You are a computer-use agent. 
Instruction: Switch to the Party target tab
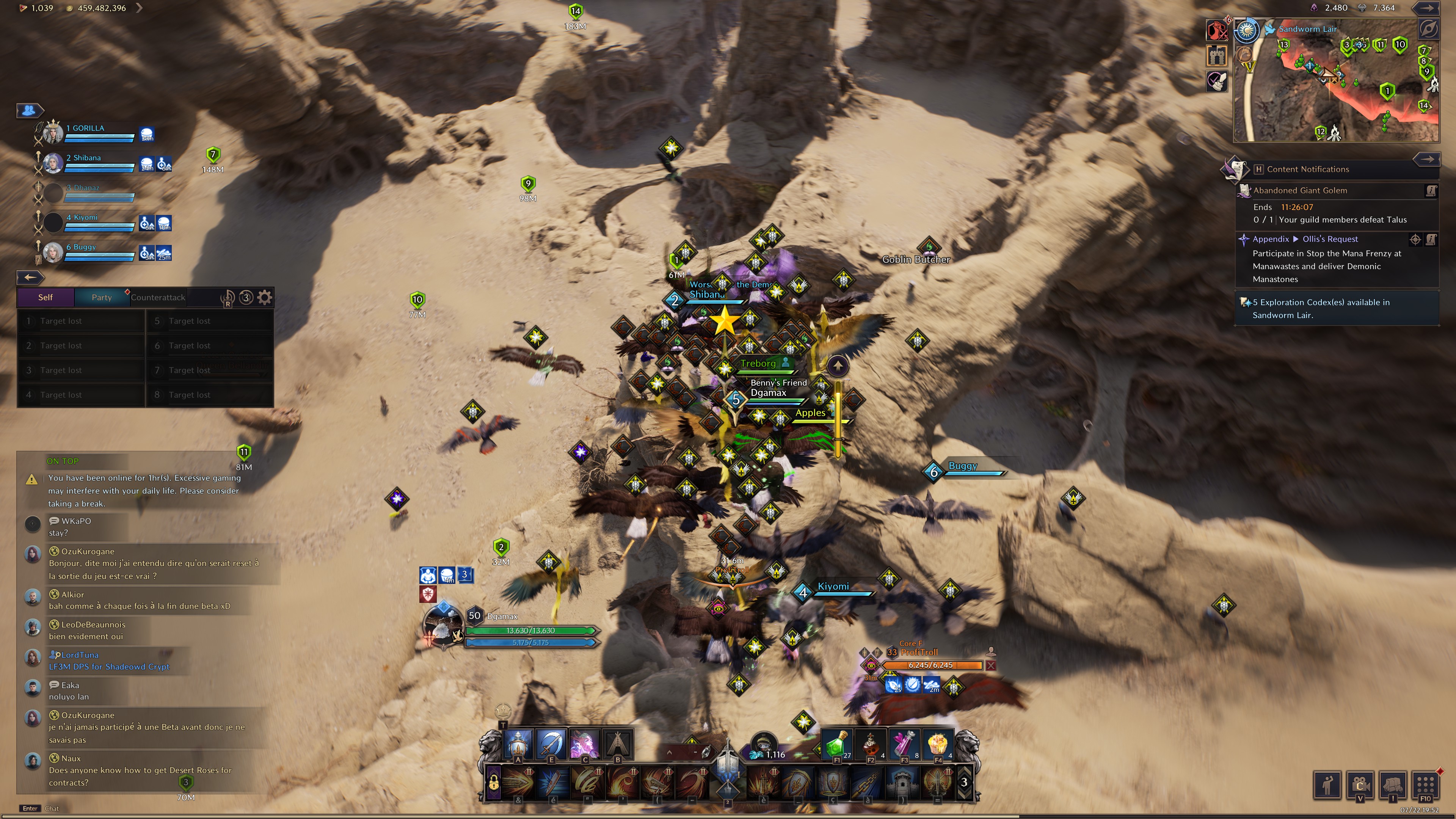click(102, 297)
